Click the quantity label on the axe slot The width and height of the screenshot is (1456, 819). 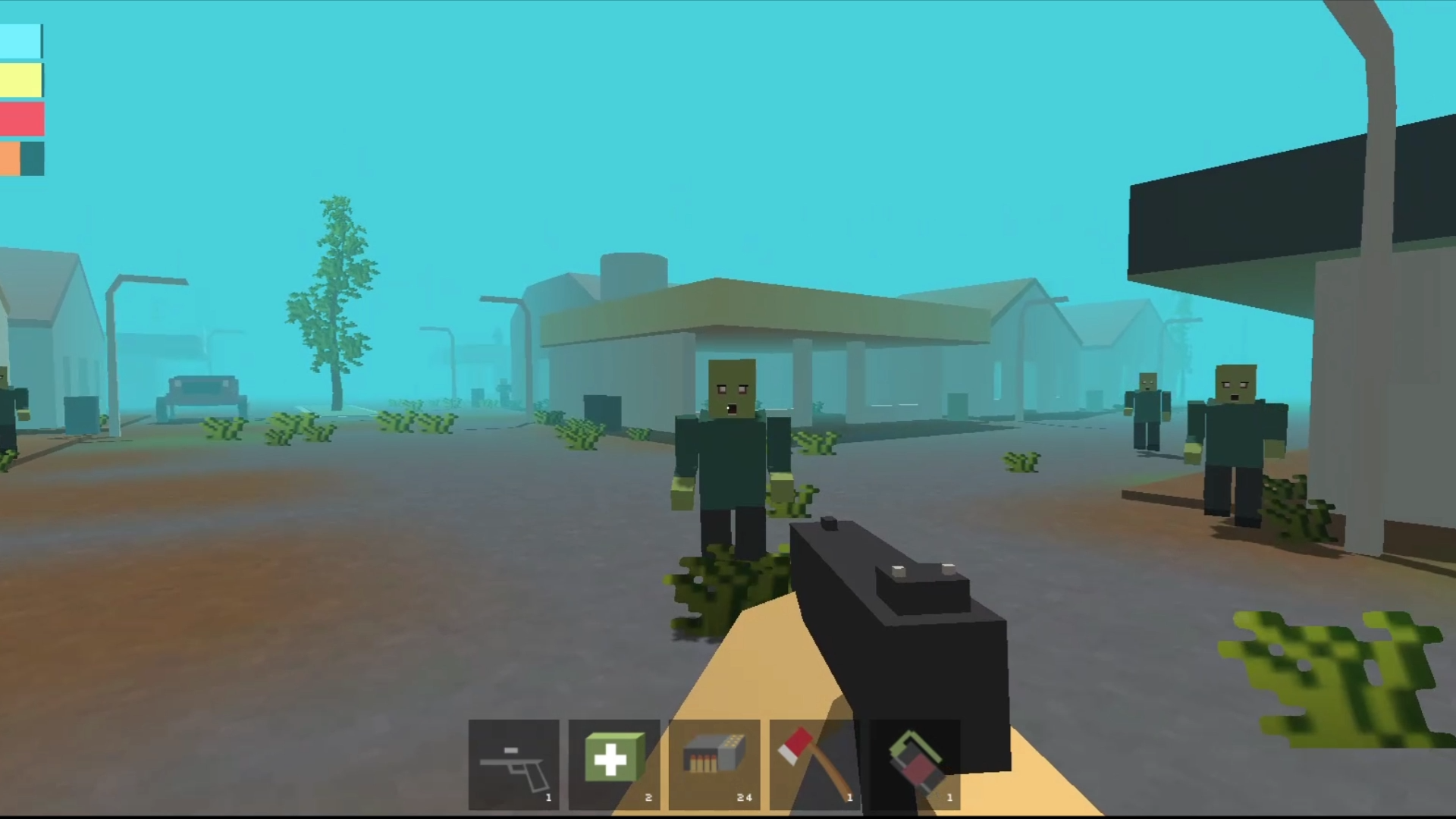(x=849, y=797)
